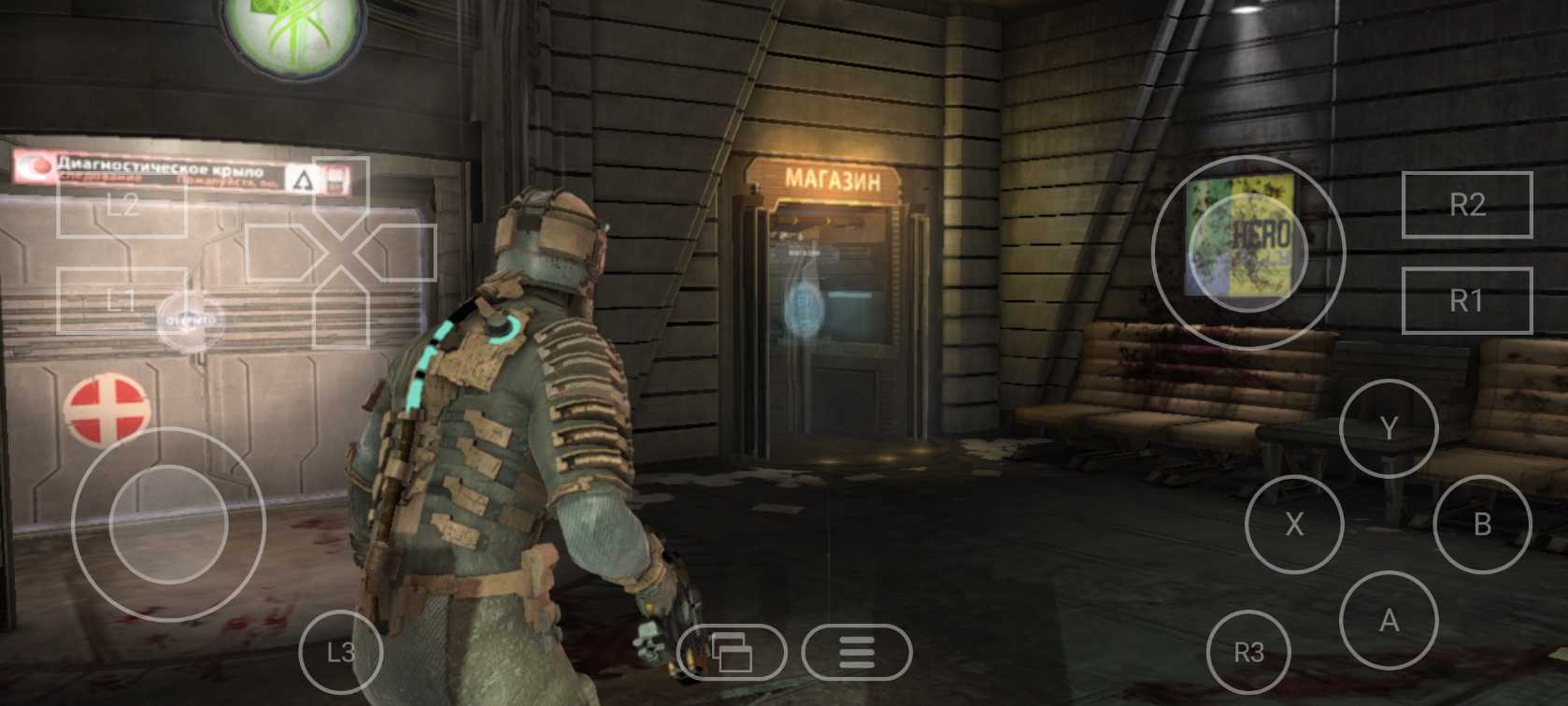Screen dimensions: 1568x706
Task: Tap the R2 touch button
Action: 1466,205
